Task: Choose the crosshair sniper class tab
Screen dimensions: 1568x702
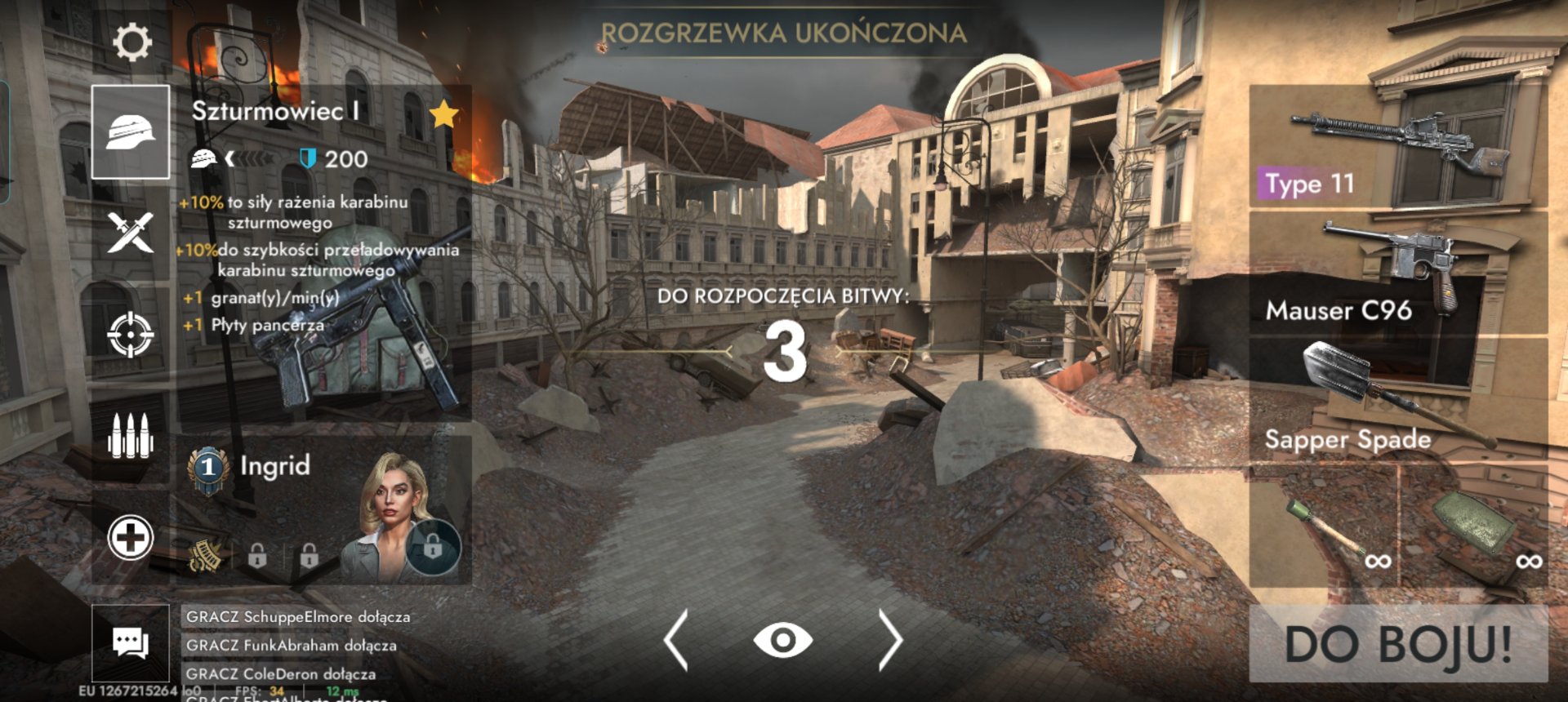Action: (131, 334)
